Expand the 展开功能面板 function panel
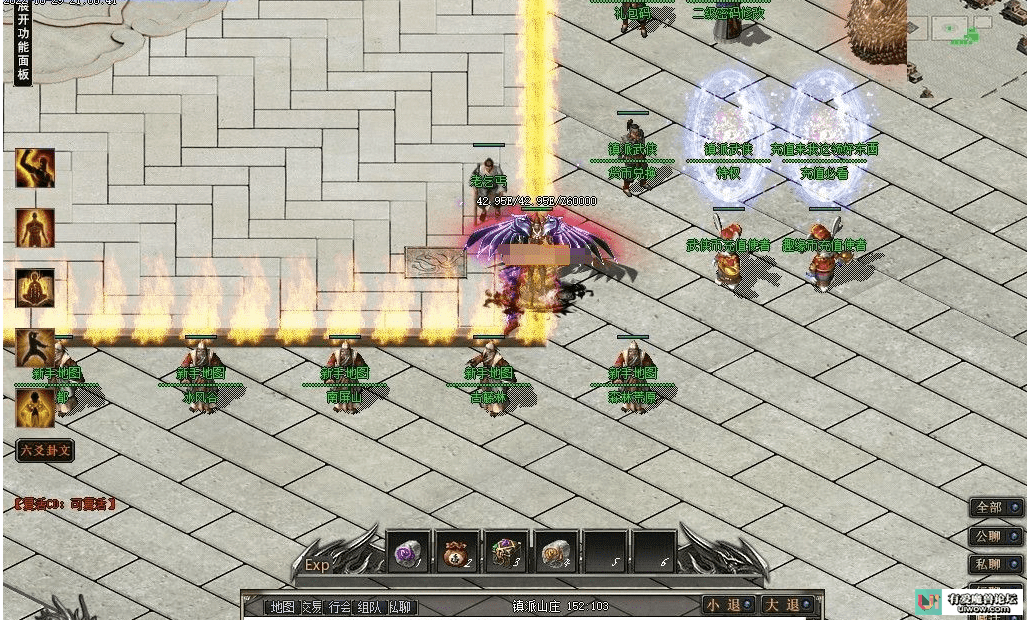Image resolution: width=1028 pixels, height=620 pixels. [23, 46]
